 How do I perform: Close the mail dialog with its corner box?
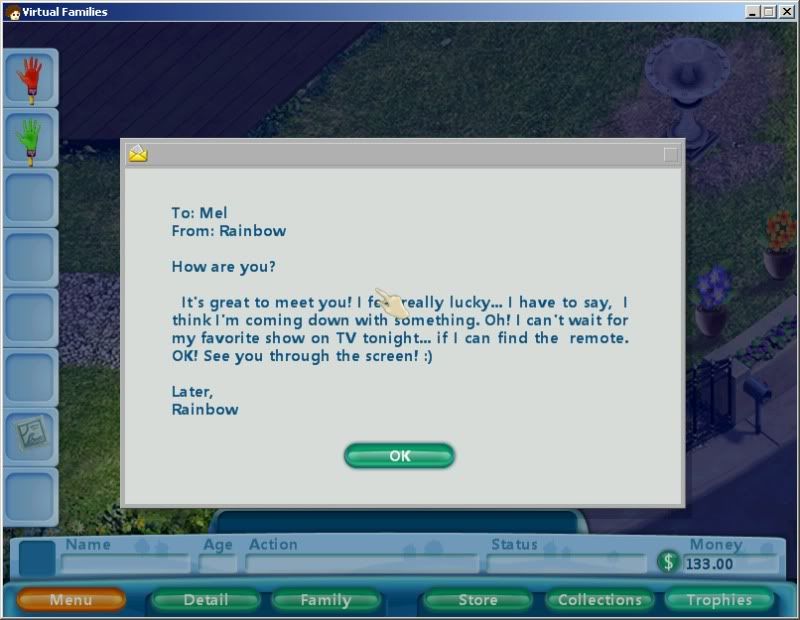pyautogui.click(x=670, y=154)
